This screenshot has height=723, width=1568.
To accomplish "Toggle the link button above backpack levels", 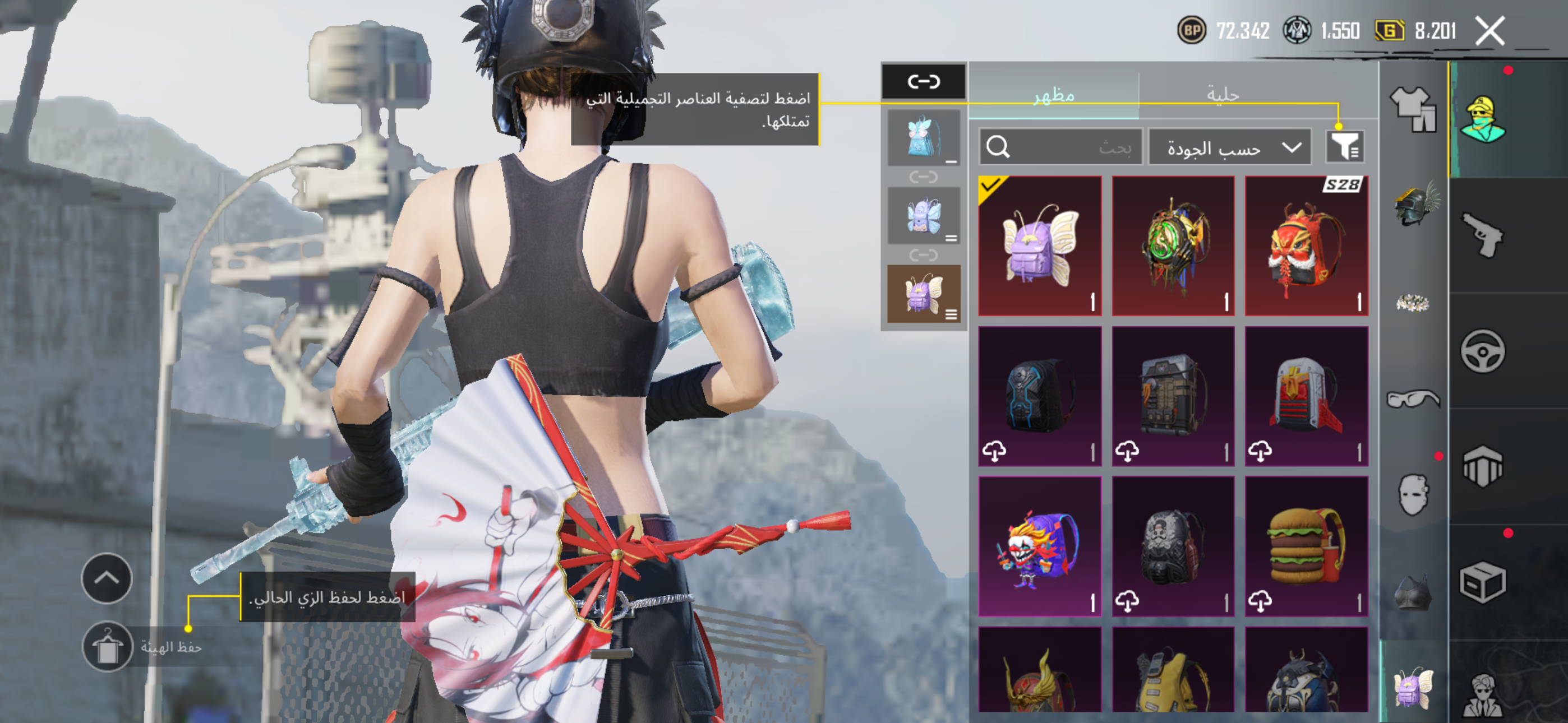I will tap(924, 82).
